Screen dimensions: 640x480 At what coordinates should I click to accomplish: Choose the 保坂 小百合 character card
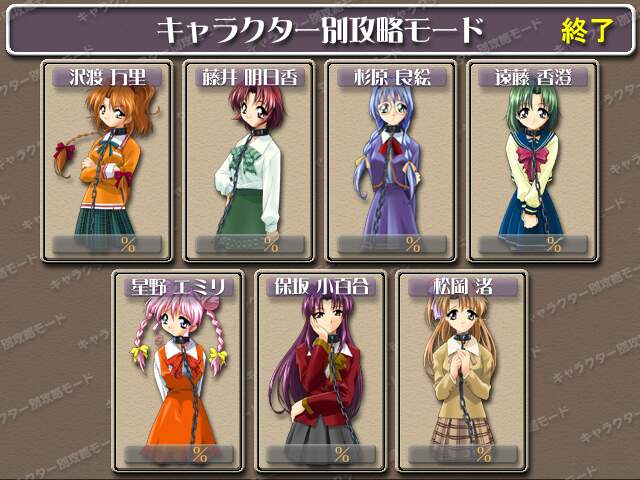tap(320, 370)
